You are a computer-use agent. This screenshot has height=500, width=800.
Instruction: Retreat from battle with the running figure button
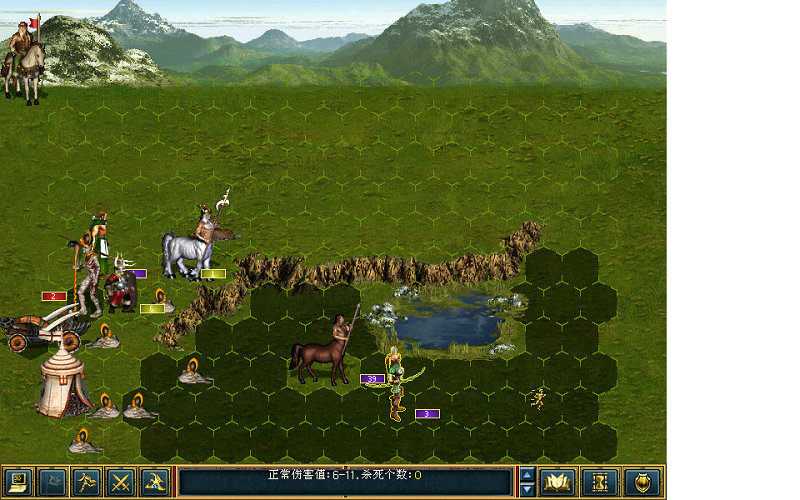point(87,482)
